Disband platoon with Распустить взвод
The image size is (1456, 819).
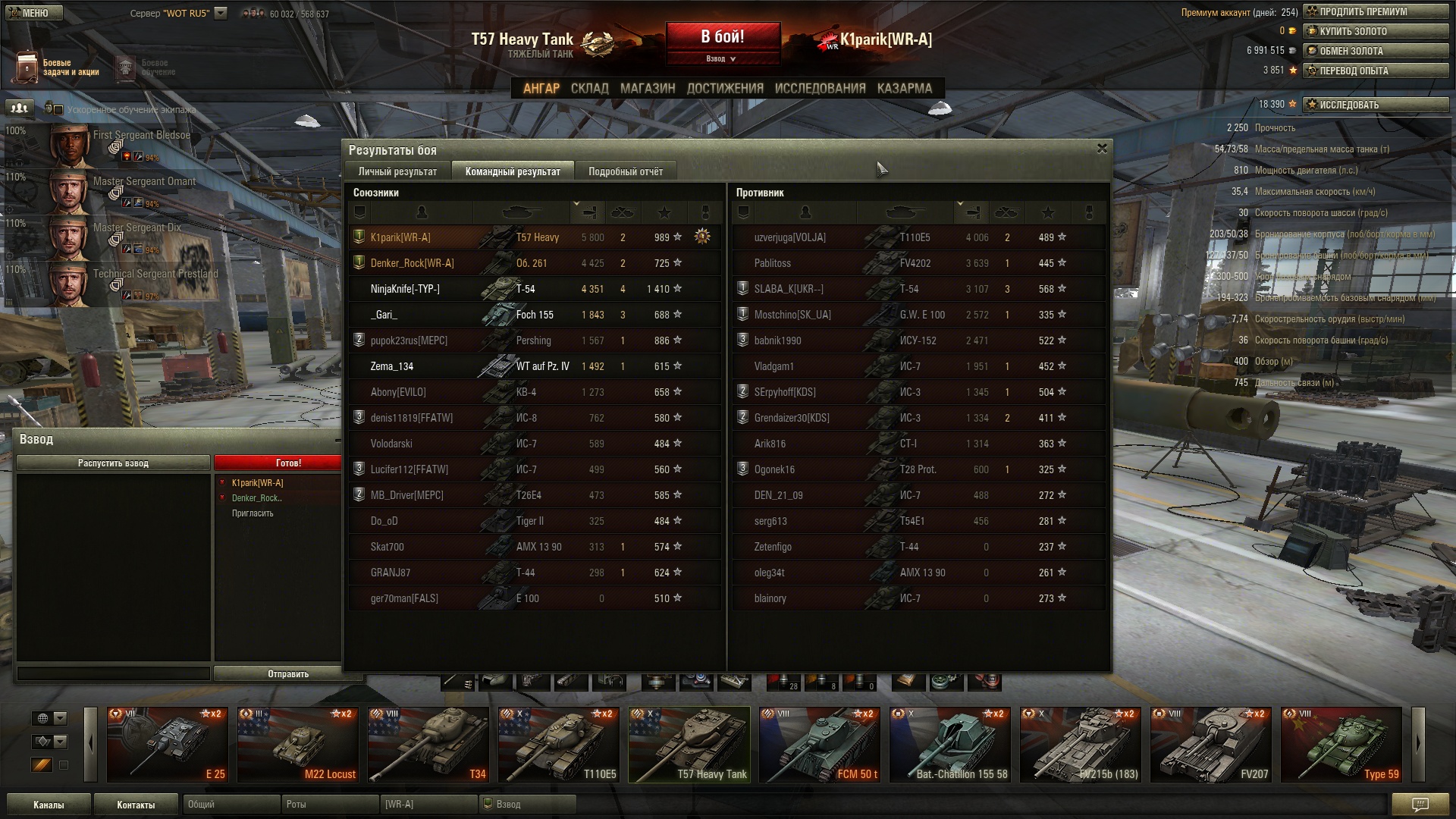click(x=113, y=463)
